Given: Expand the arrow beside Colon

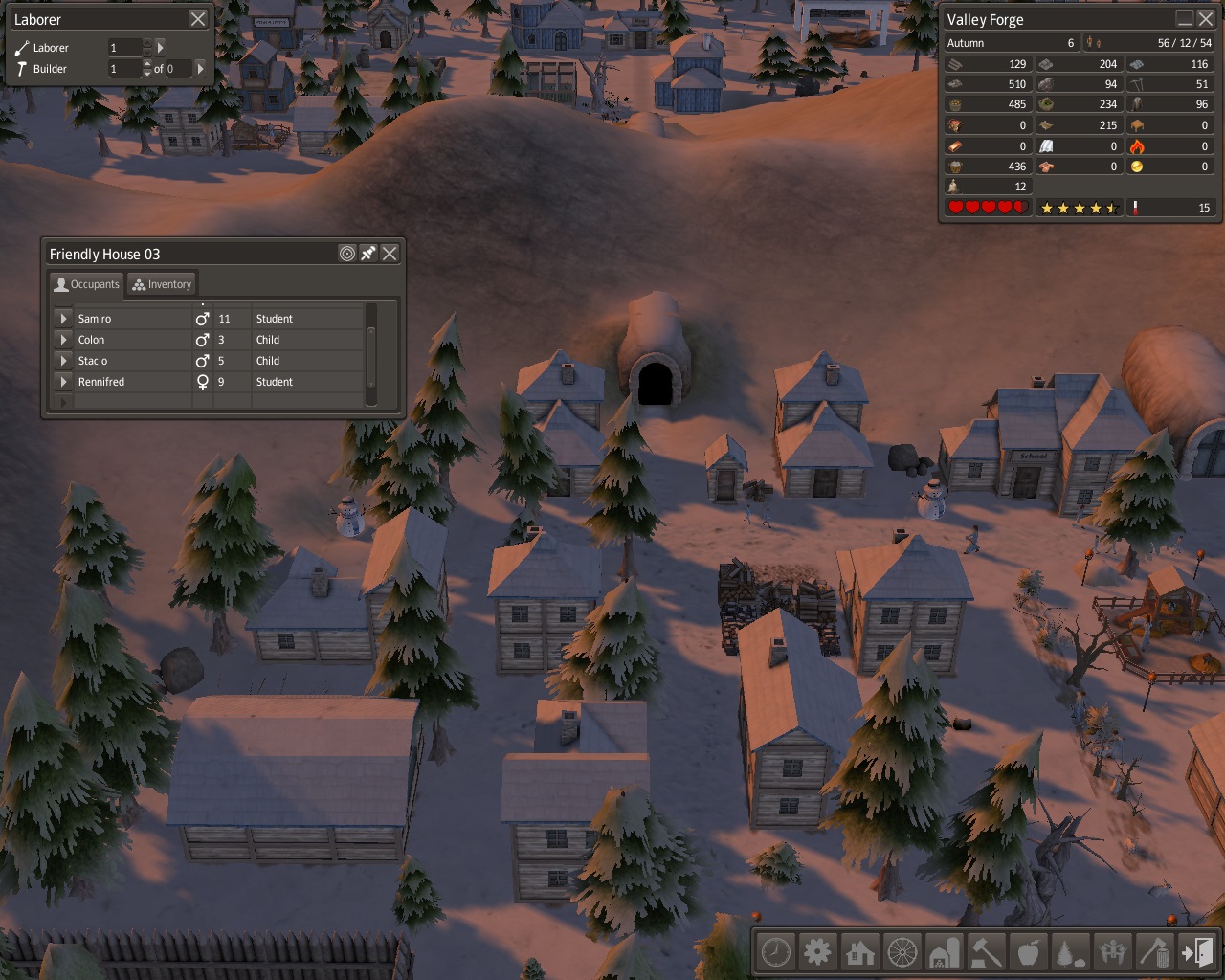Looking at the screenshot, I should coord(63,340).
